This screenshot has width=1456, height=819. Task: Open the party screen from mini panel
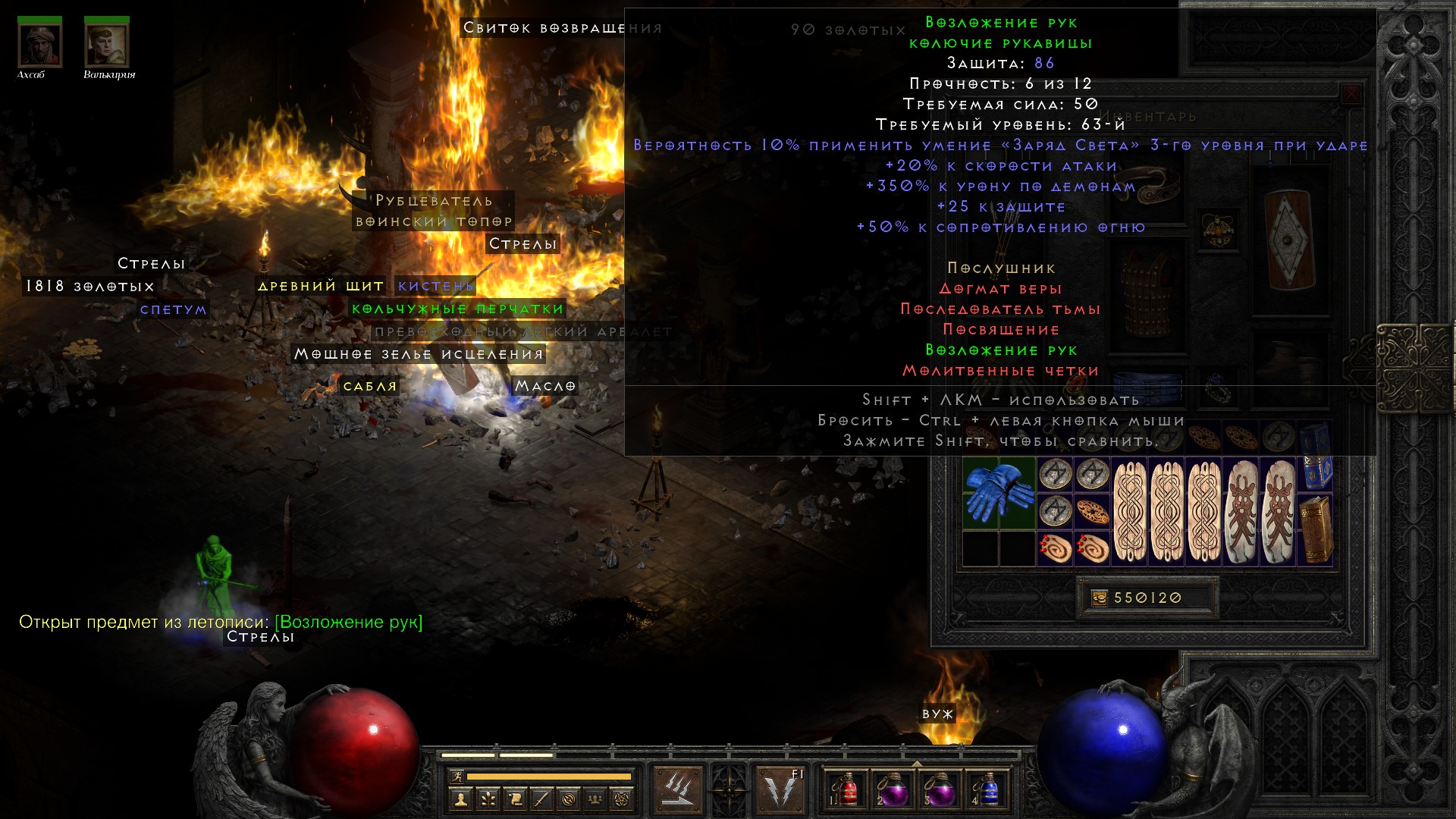595,799
